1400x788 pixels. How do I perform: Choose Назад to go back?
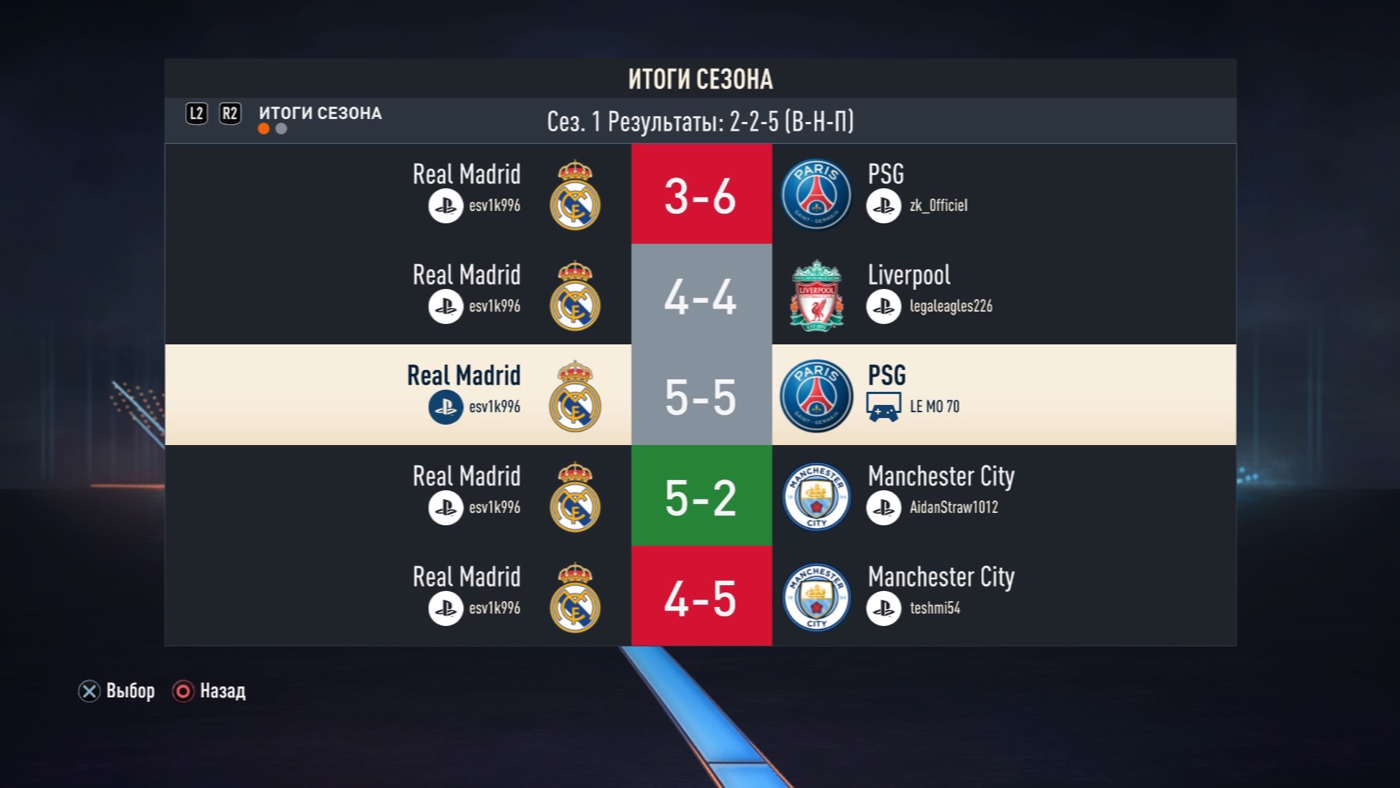[x=224, y=691]
